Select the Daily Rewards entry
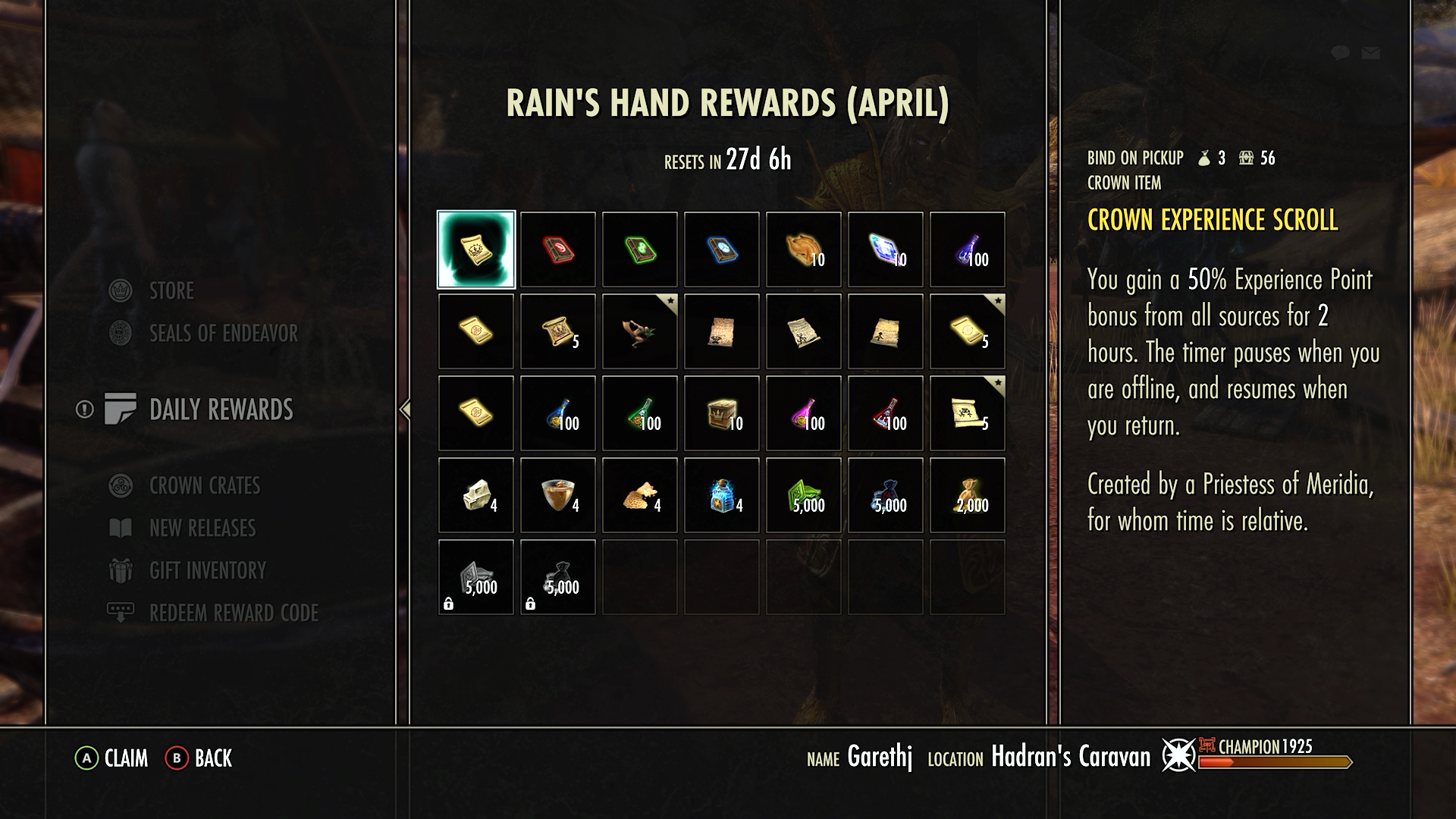Screen dimensions: 1456x819 [x=221, y=409]
